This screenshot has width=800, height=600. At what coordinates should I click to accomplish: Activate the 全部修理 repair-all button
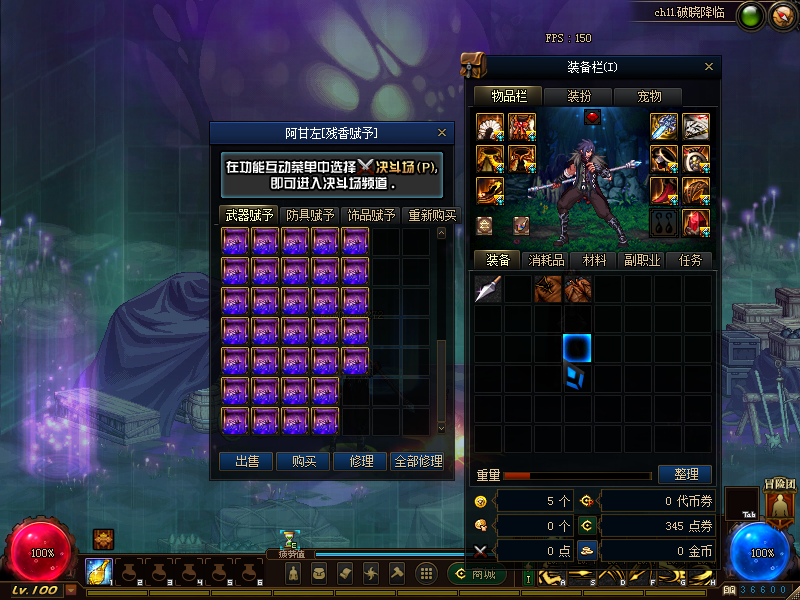tap(418, 461)
